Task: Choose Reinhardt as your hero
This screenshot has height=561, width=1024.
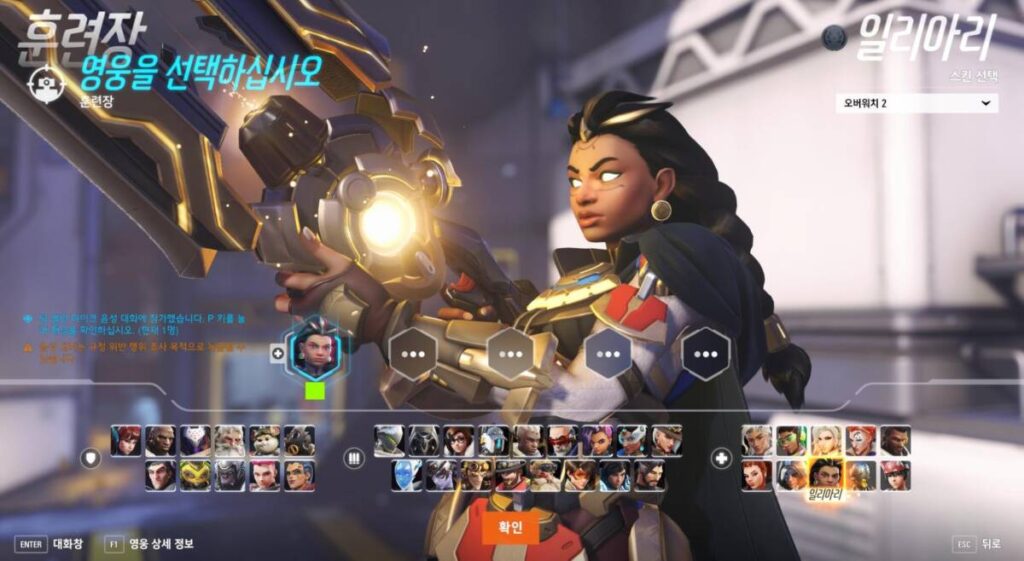Action: 230,441
